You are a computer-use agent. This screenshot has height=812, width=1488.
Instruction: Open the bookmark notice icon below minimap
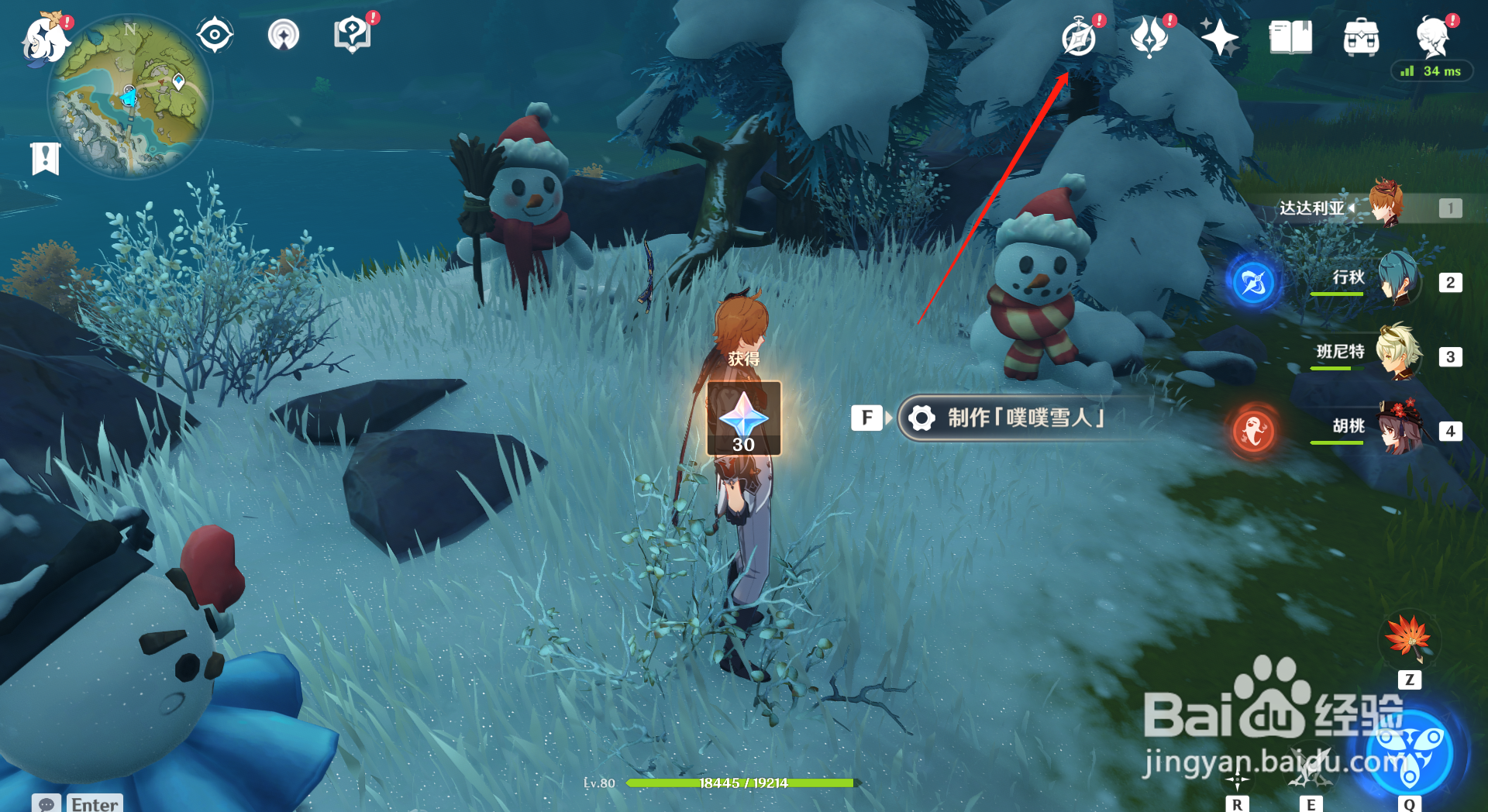(46, 159)
